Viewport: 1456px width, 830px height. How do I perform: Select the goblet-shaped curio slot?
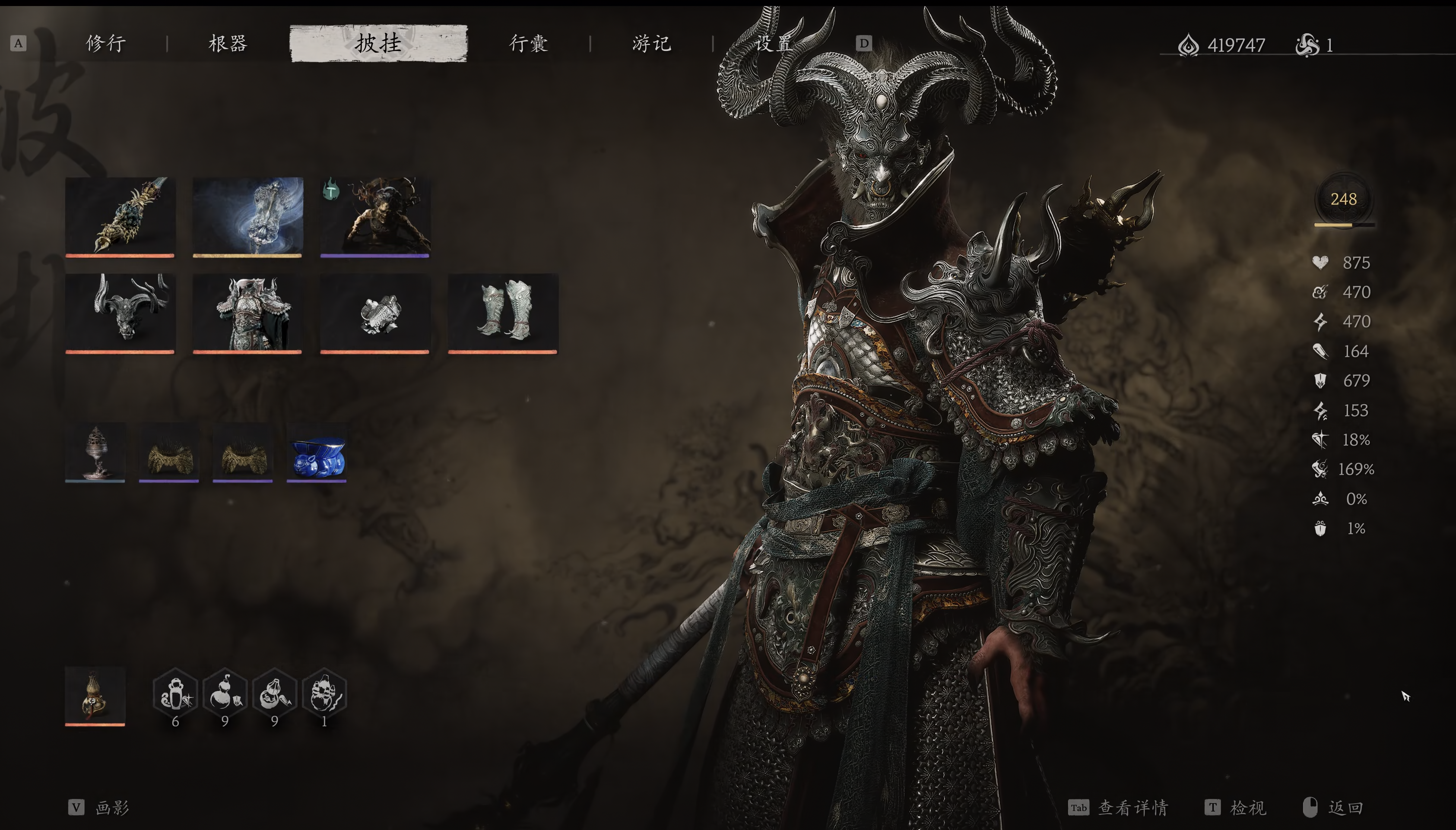[95, 452]
